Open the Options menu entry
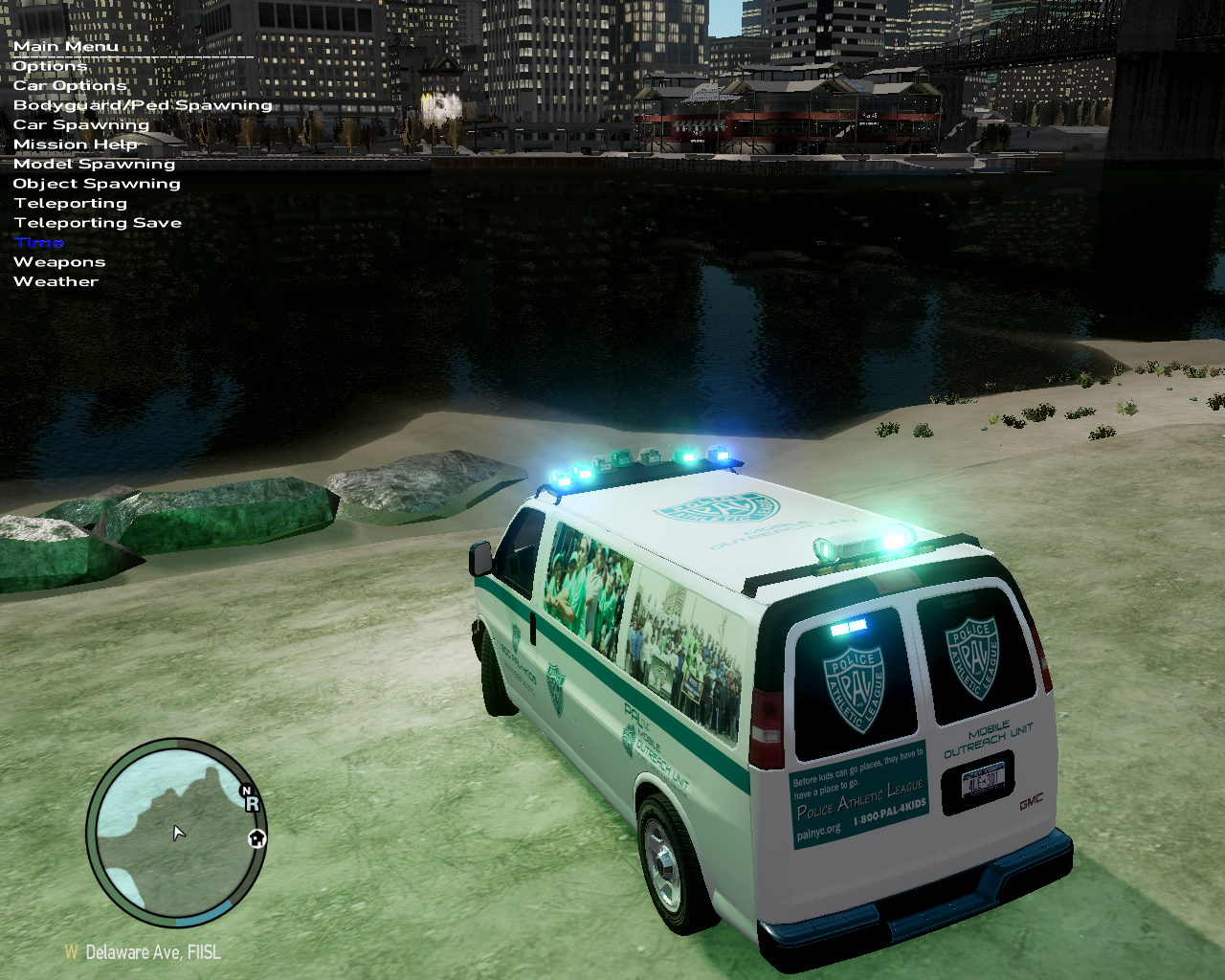Viewport: 1225px width, 980px height. (50, 66)
